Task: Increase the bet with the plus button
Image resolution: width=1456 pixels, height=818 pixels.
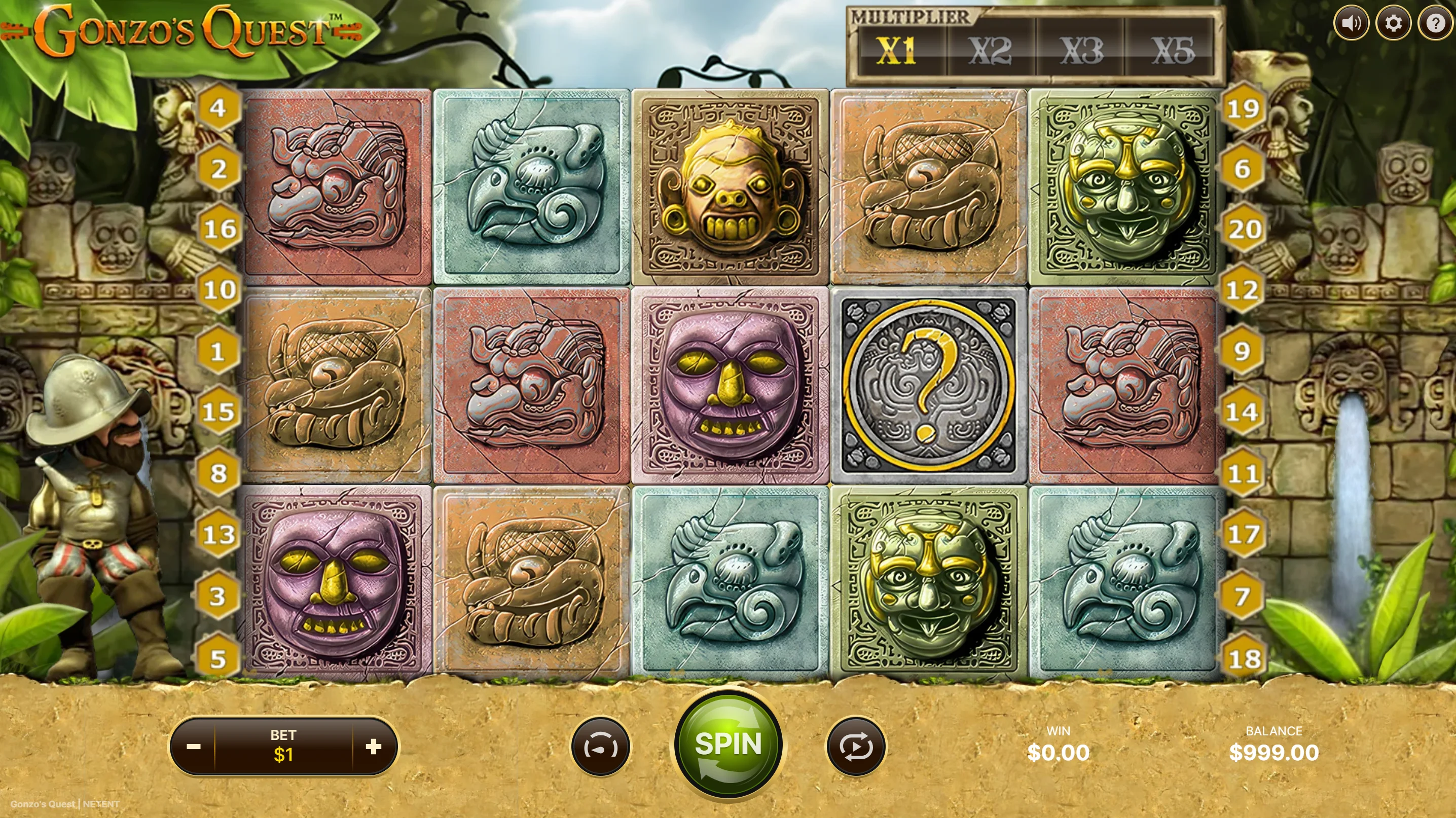Action: pyautogui.click(x=374, y=747)
